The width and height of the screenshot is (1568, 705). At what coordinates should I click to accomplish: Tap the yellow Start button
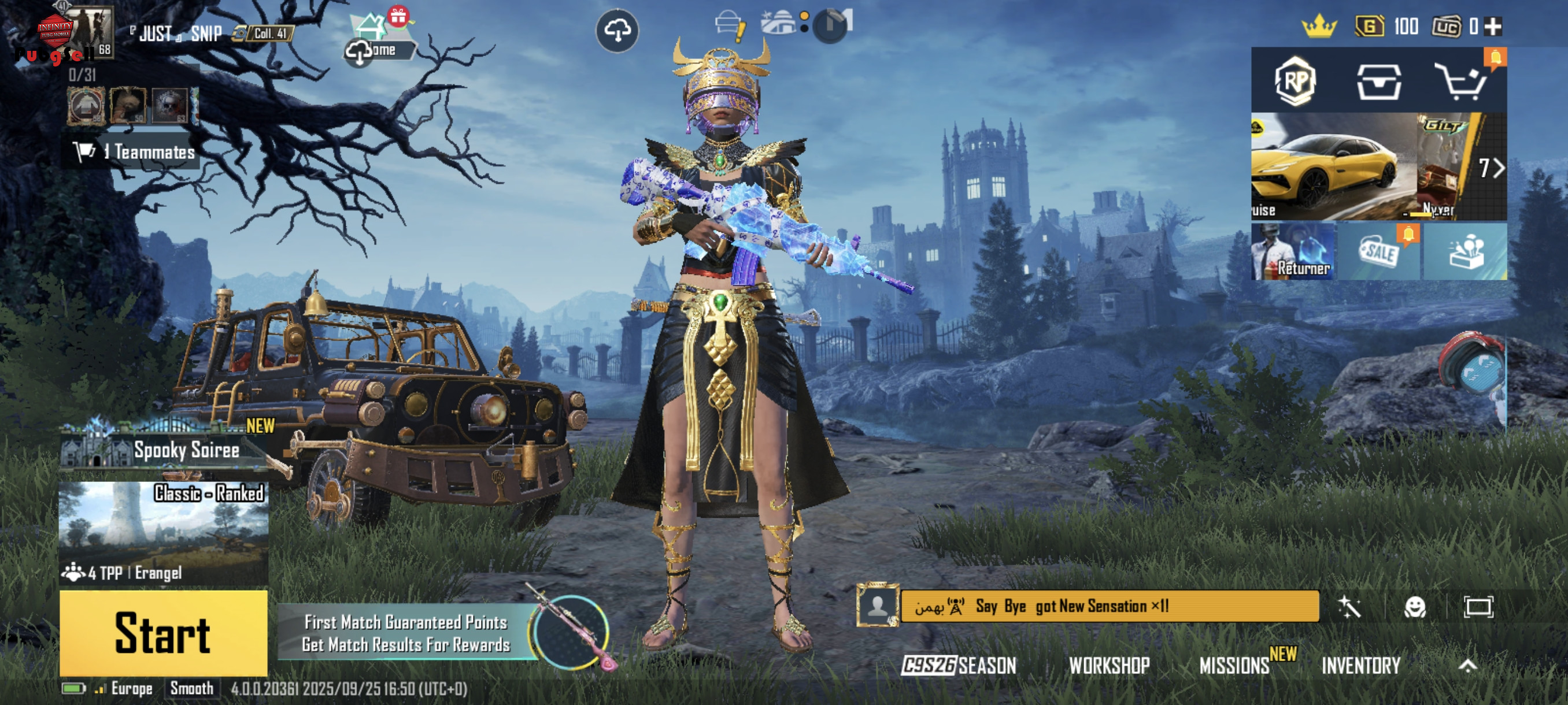(x=163, y=633)
